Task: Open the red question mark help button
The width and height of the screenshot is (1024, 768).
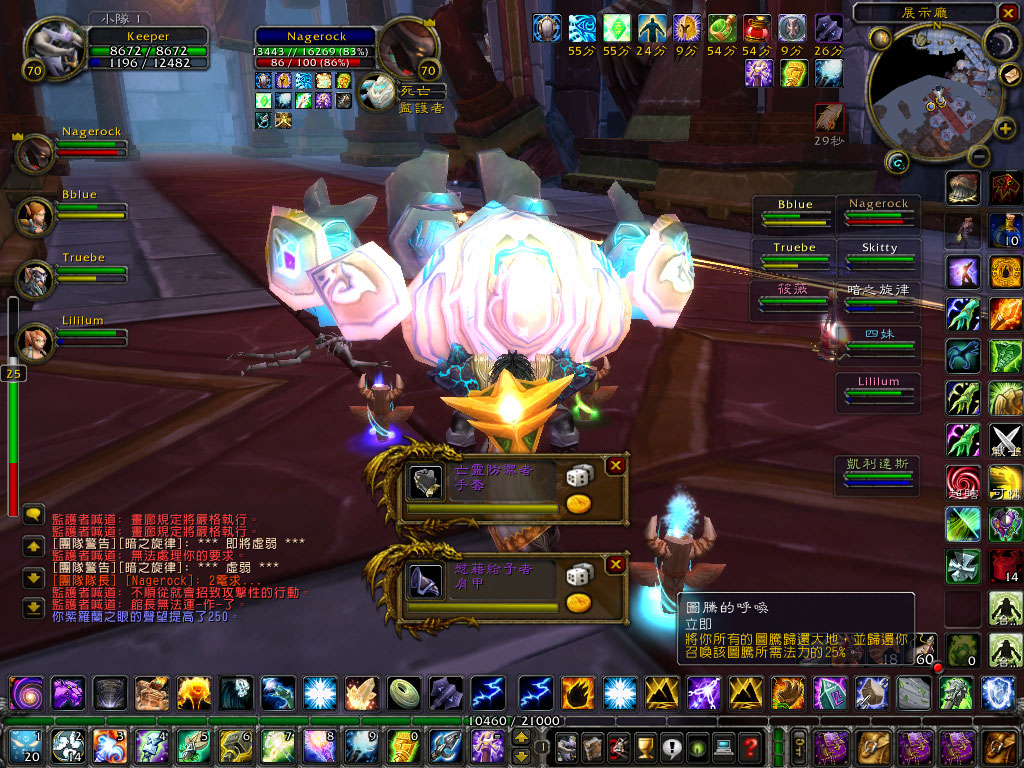Action: point(749,745)
